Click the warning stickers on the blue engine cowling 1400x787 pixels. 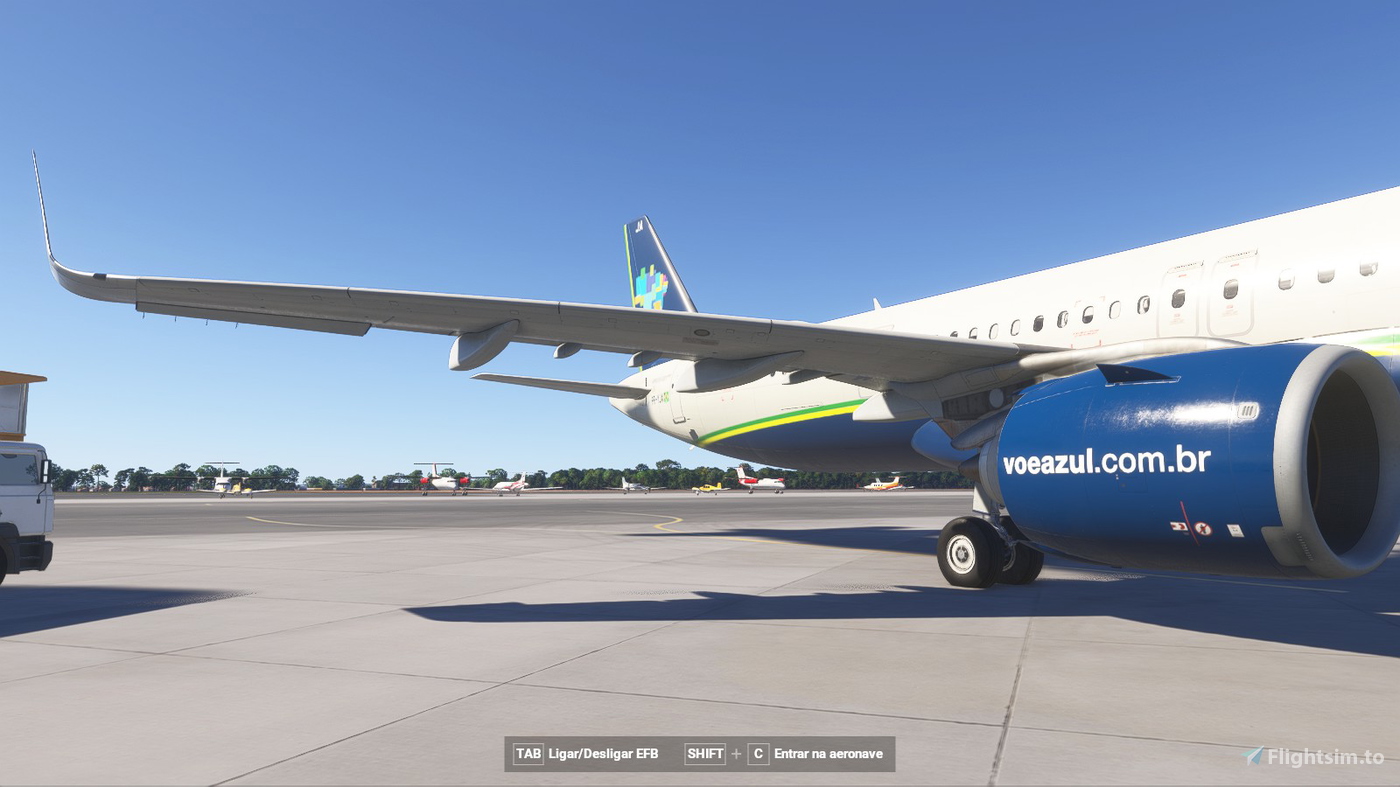tap(1189, 527)
